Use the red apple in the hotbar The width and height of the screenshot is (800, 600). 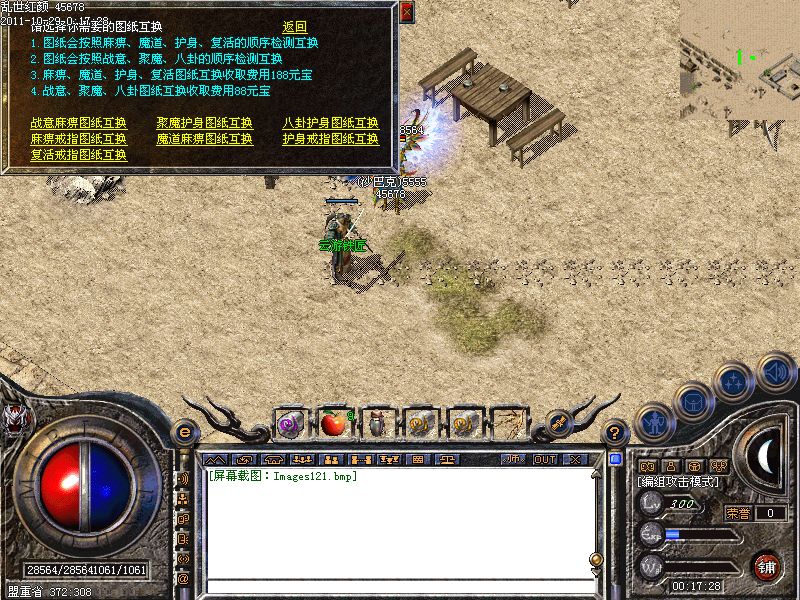(x=333, y=424)
